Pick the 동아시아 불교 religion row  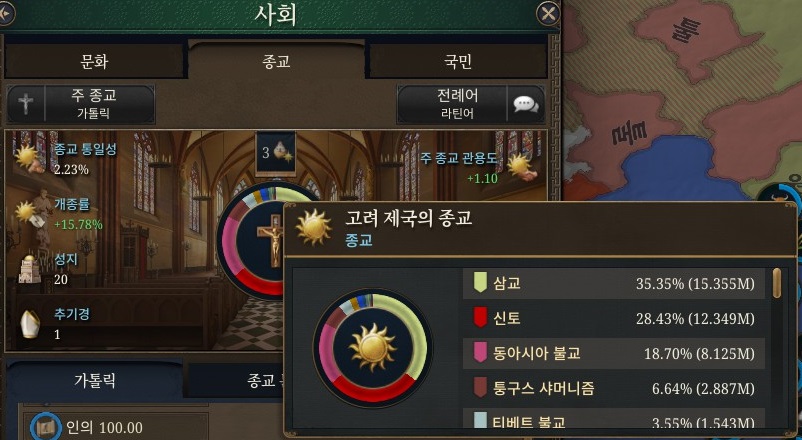(x=615, y=352)
